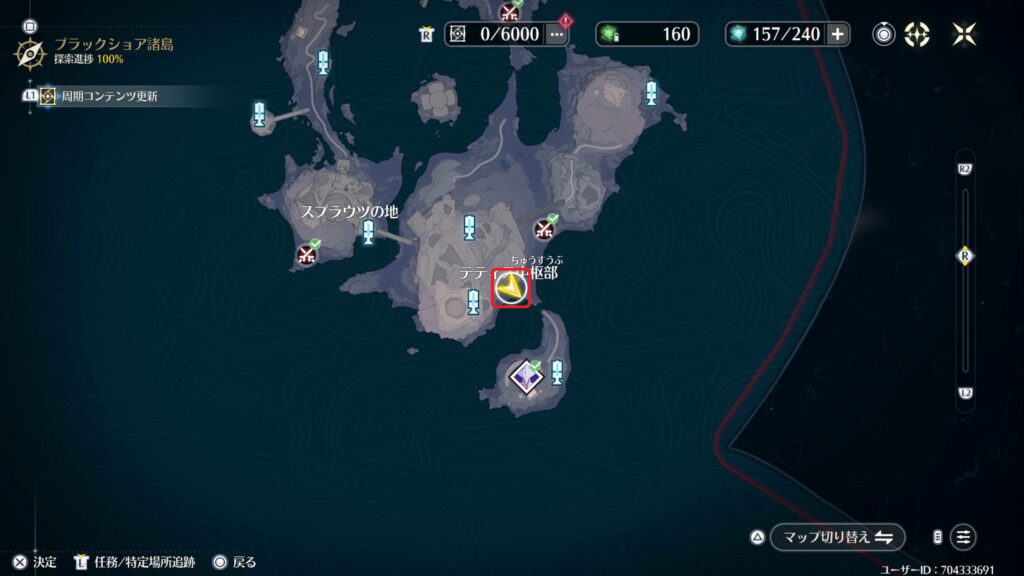Close the map with the four-point star icon
The height and width of the screenshot is (576, 1024).
(x=965, y=34)
